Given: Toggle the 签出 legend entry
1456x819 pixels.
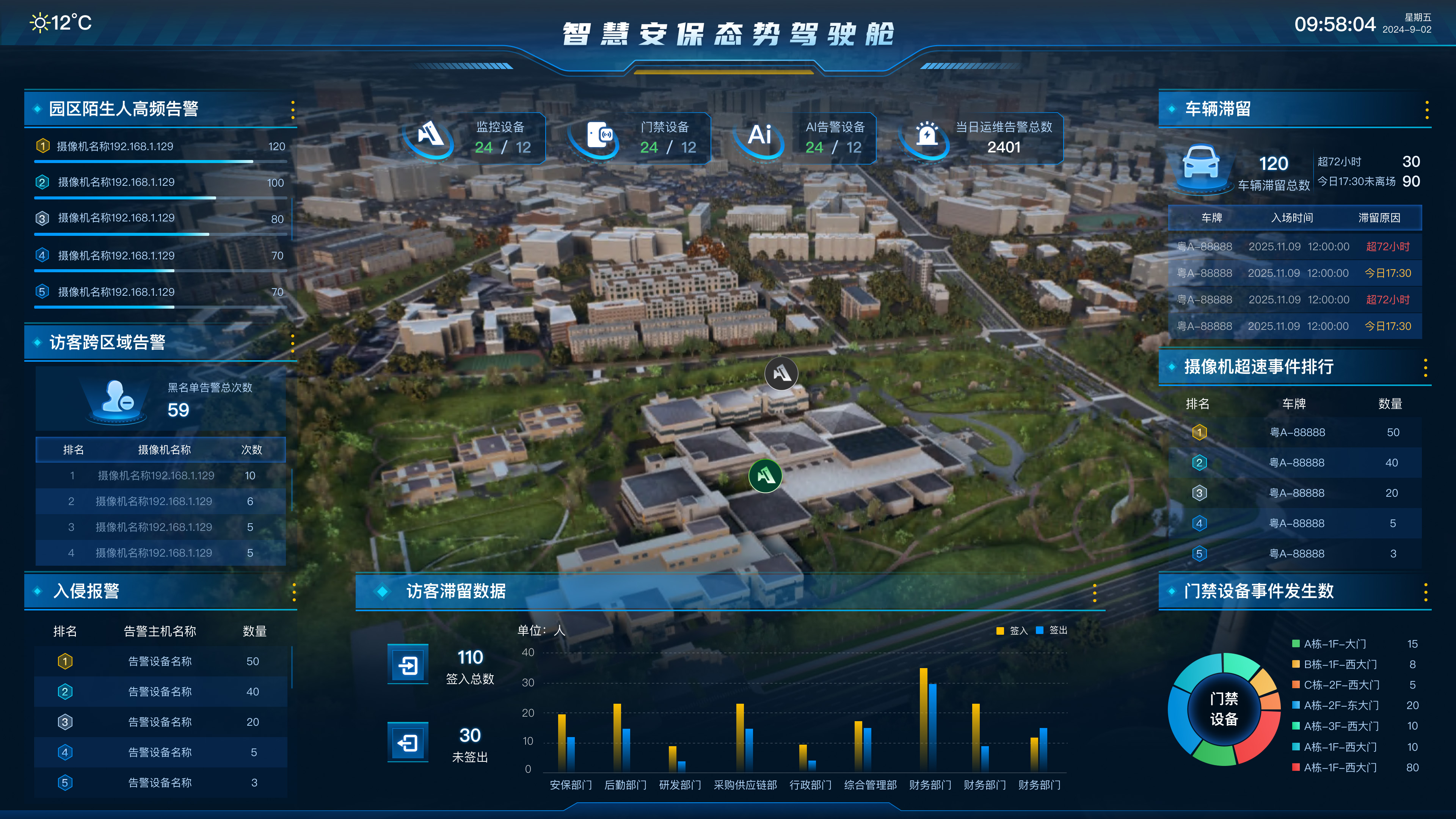Looking at the screenshot, I should coord(1052,630).
